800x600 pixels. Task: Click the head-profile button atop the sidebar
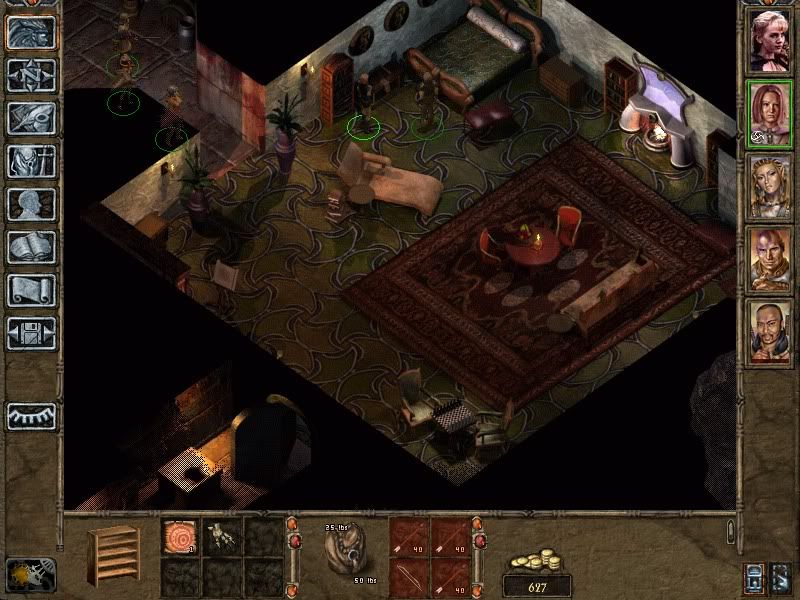coord(31,32)
